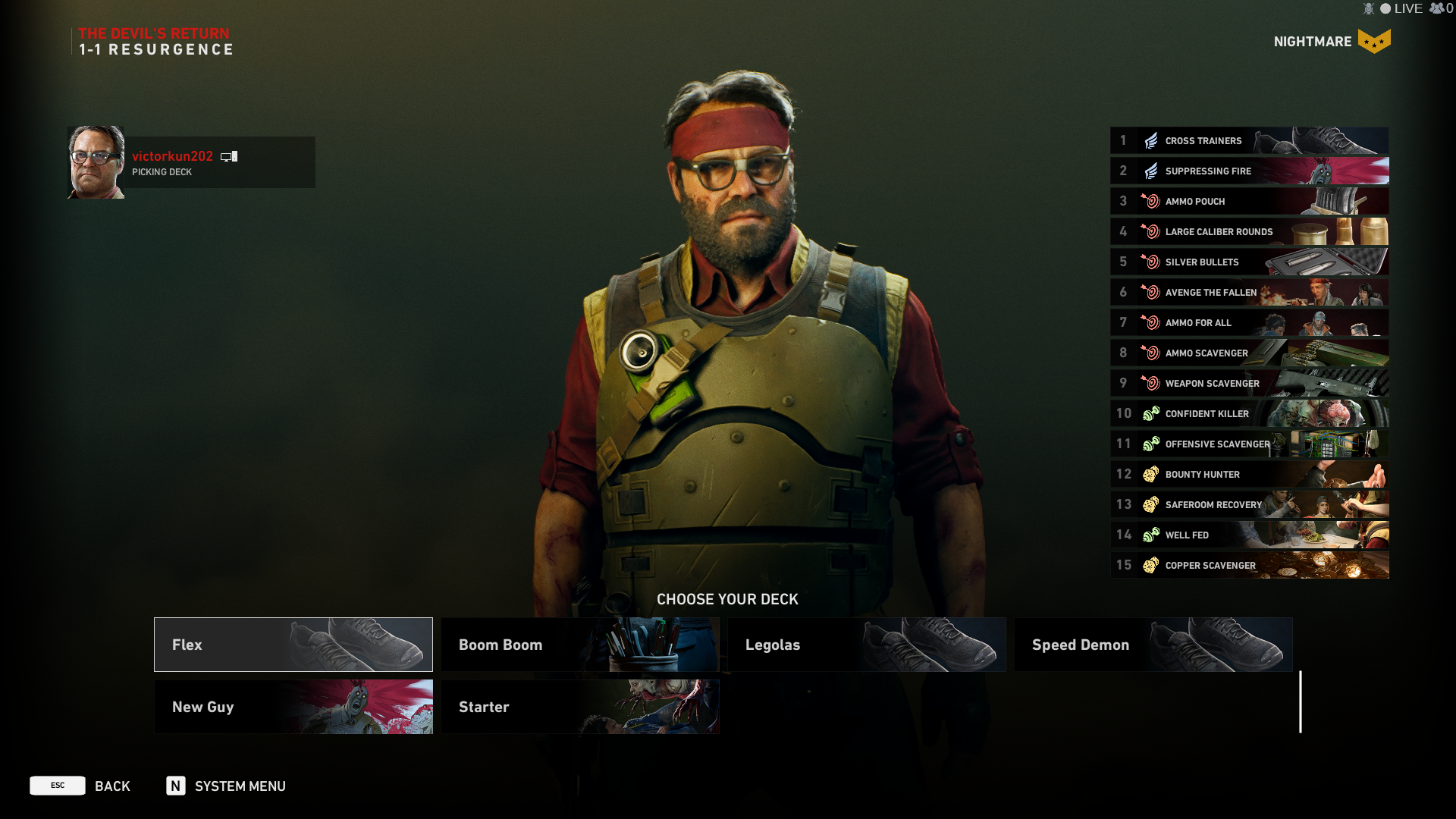Image resolution: width=1456 pixels, height=819 pixels.
Task: Click the Saferoom Recovery card
Action: click(x=1249, y=504)
